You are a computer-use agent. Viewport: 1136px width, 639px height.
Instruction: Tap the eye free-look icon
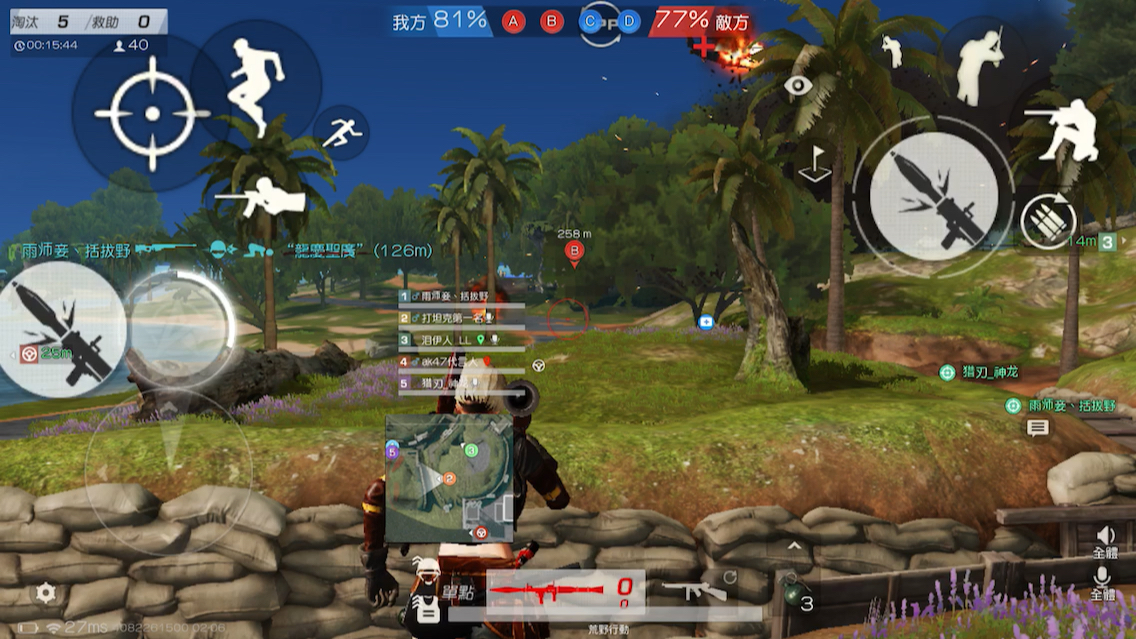(x=797, y=86)
